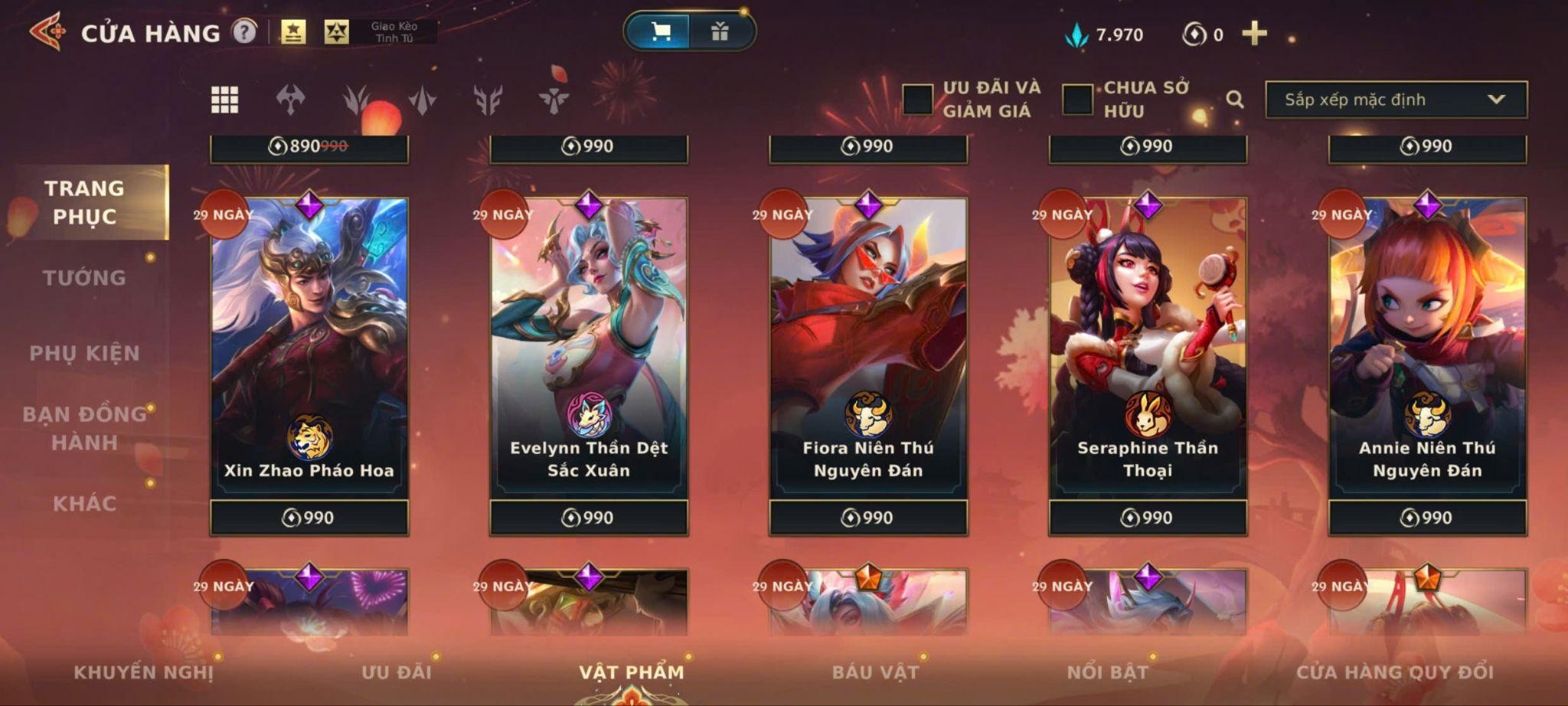The width and height of the screenshot is (1568, 706).
Task: Switch to the Báu Vật tab
Action: (x=875, y=672)
